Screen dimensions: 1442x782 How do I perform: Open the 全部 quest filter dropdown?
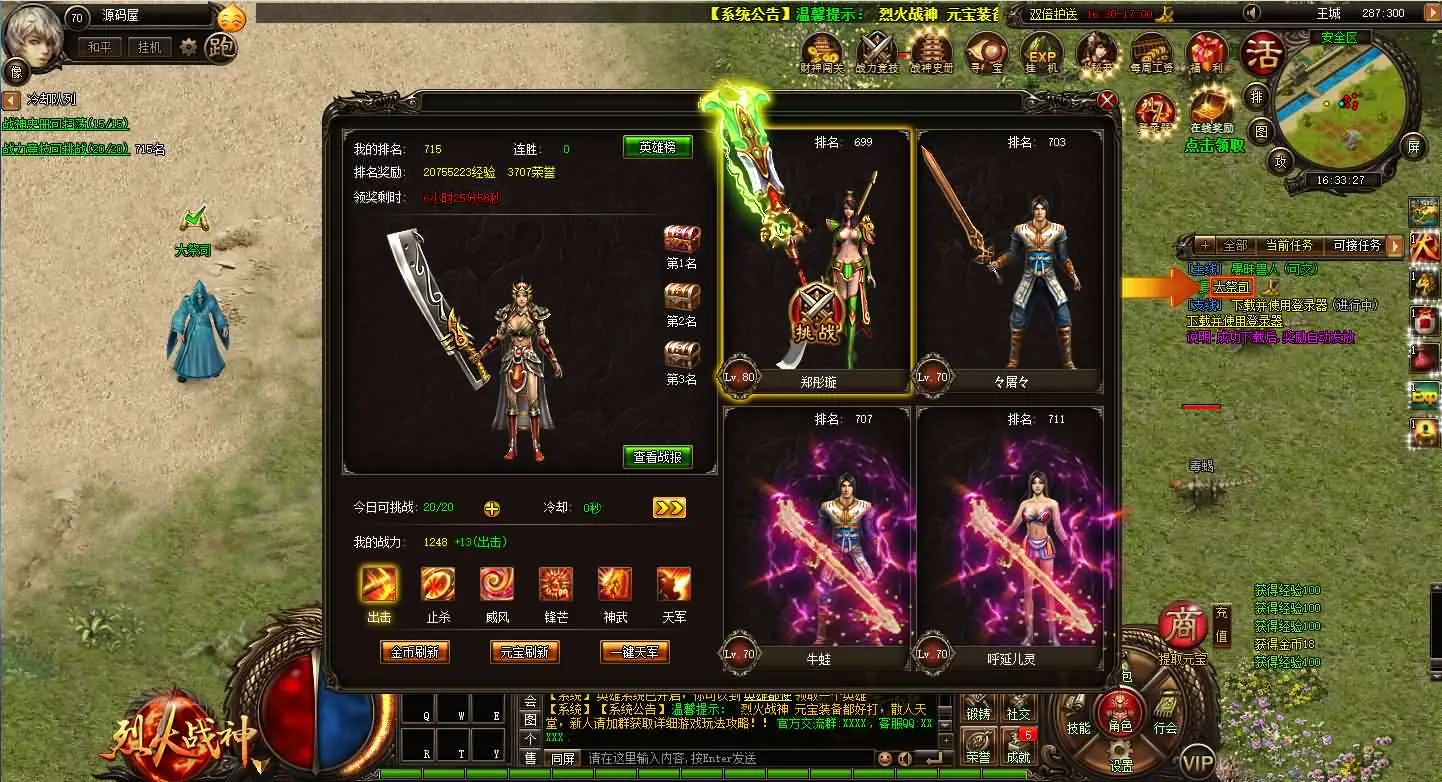click(1236, 245)
